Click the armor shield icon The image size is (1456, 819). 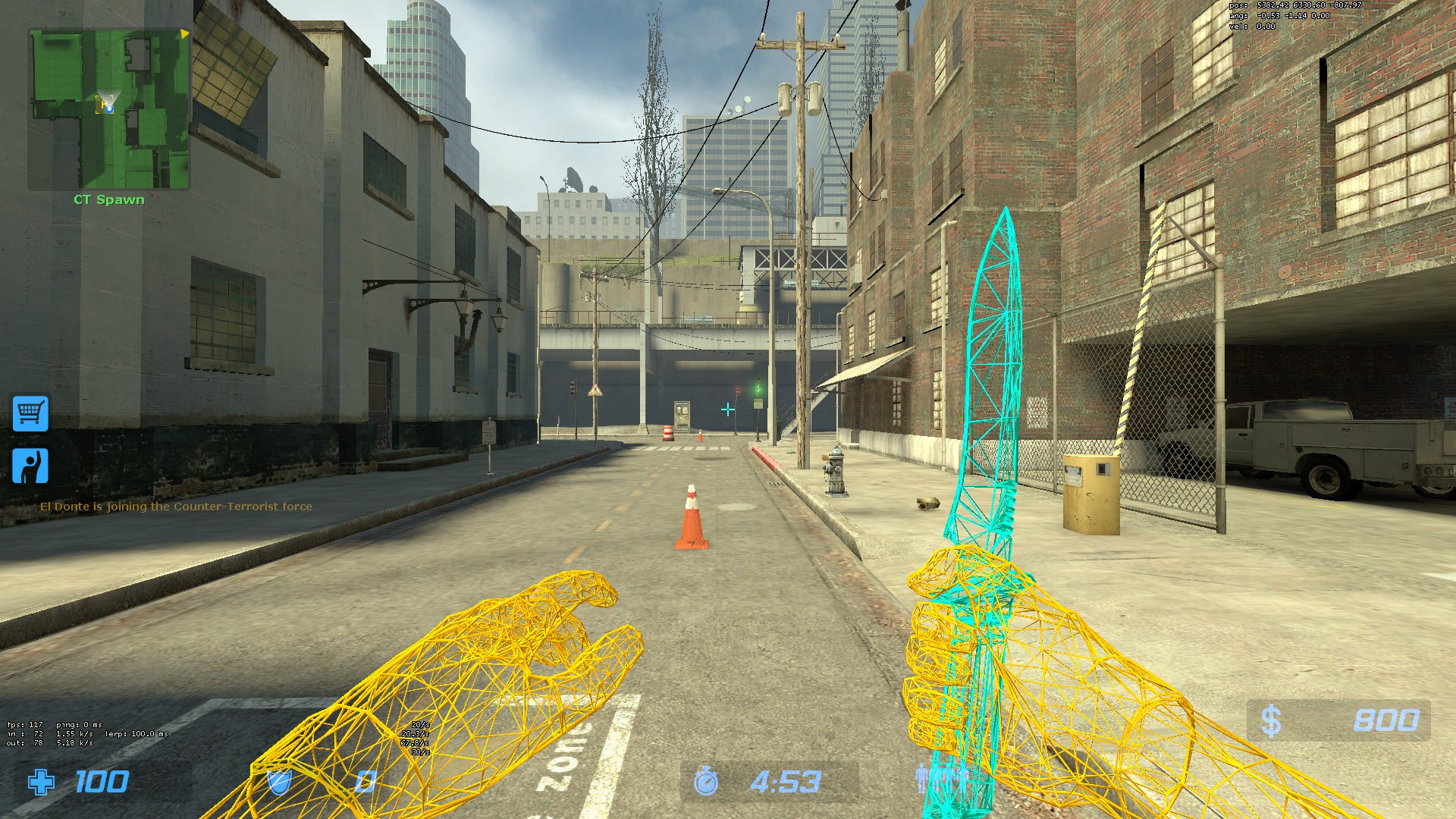click(280, 780)
